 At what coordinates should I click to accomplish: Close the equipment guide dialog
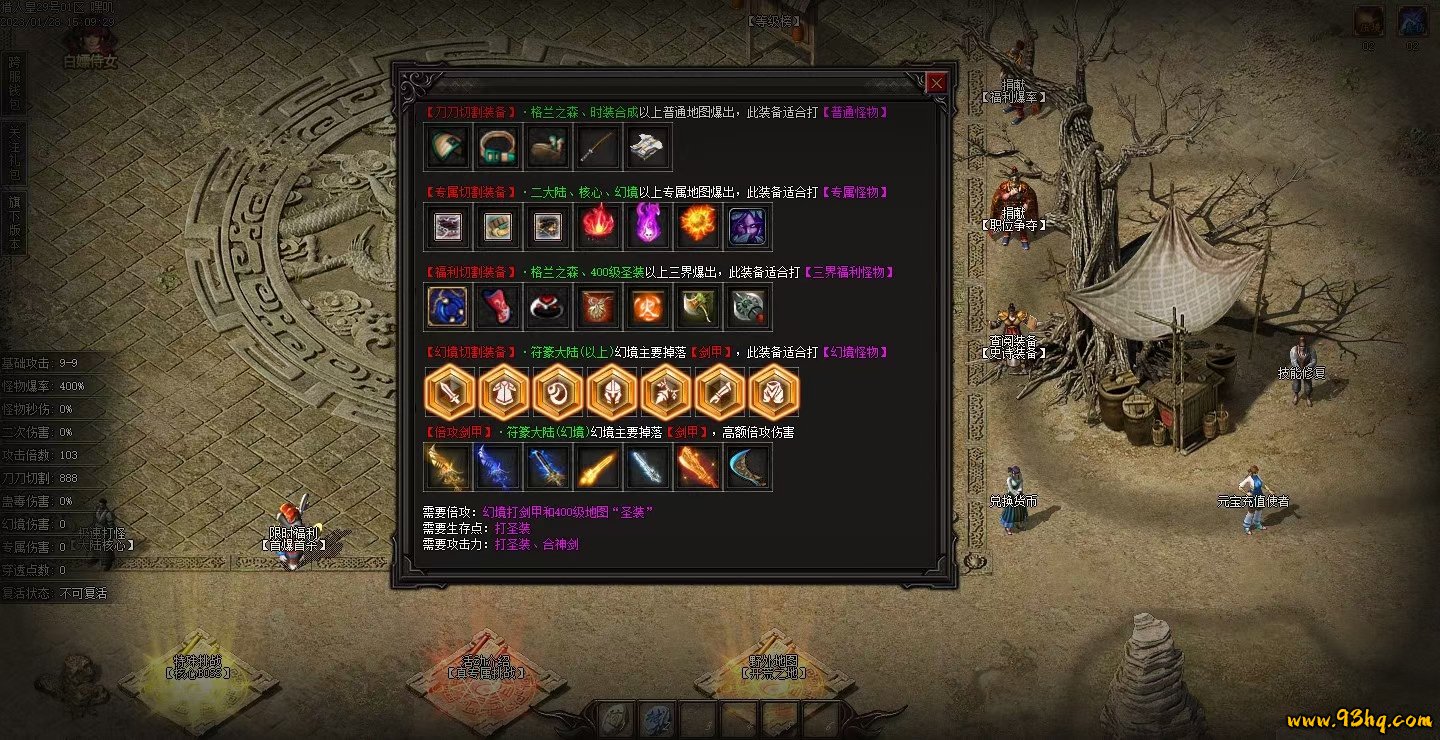click(936, 84)
